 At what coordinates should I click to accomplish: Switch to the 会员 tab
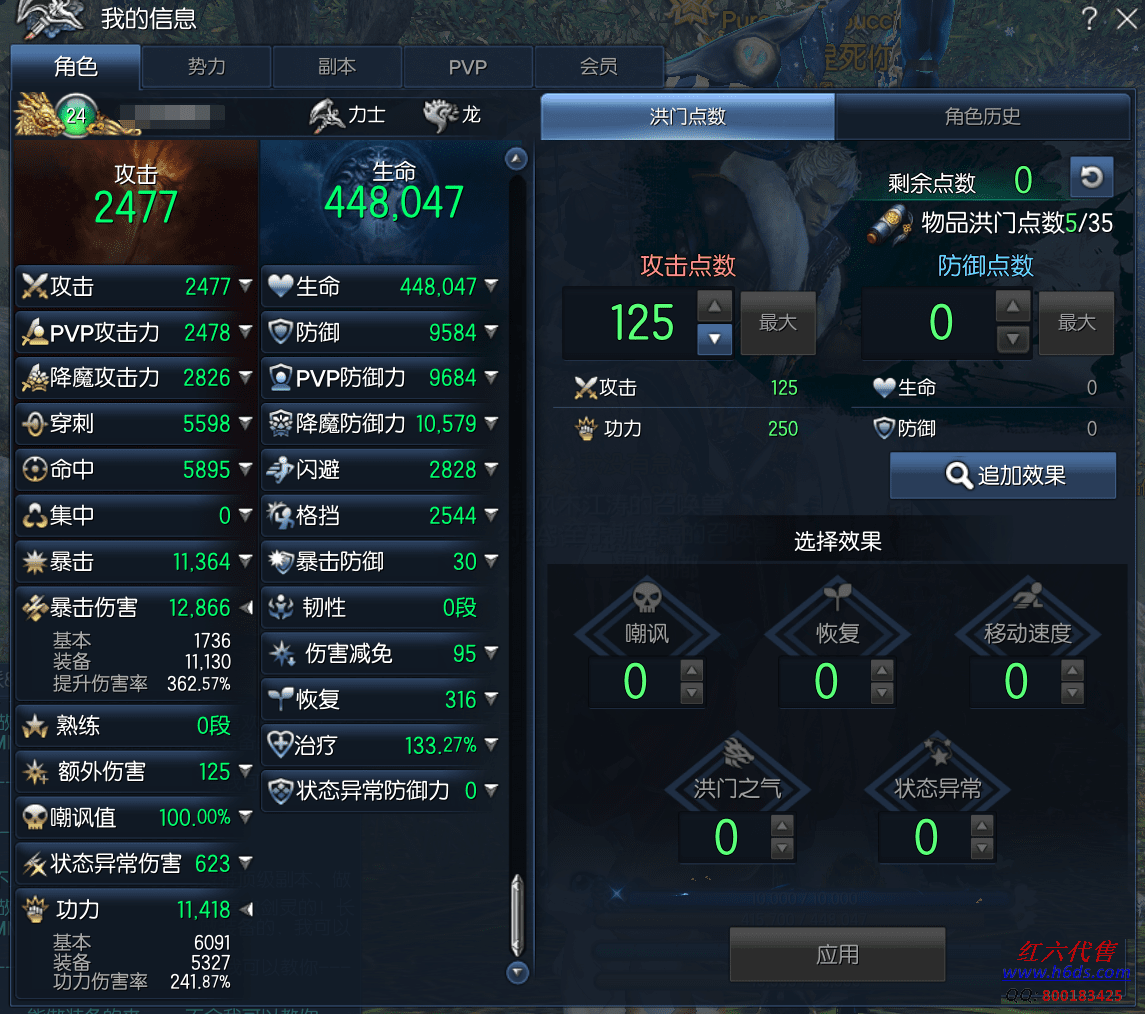[598, 67]
